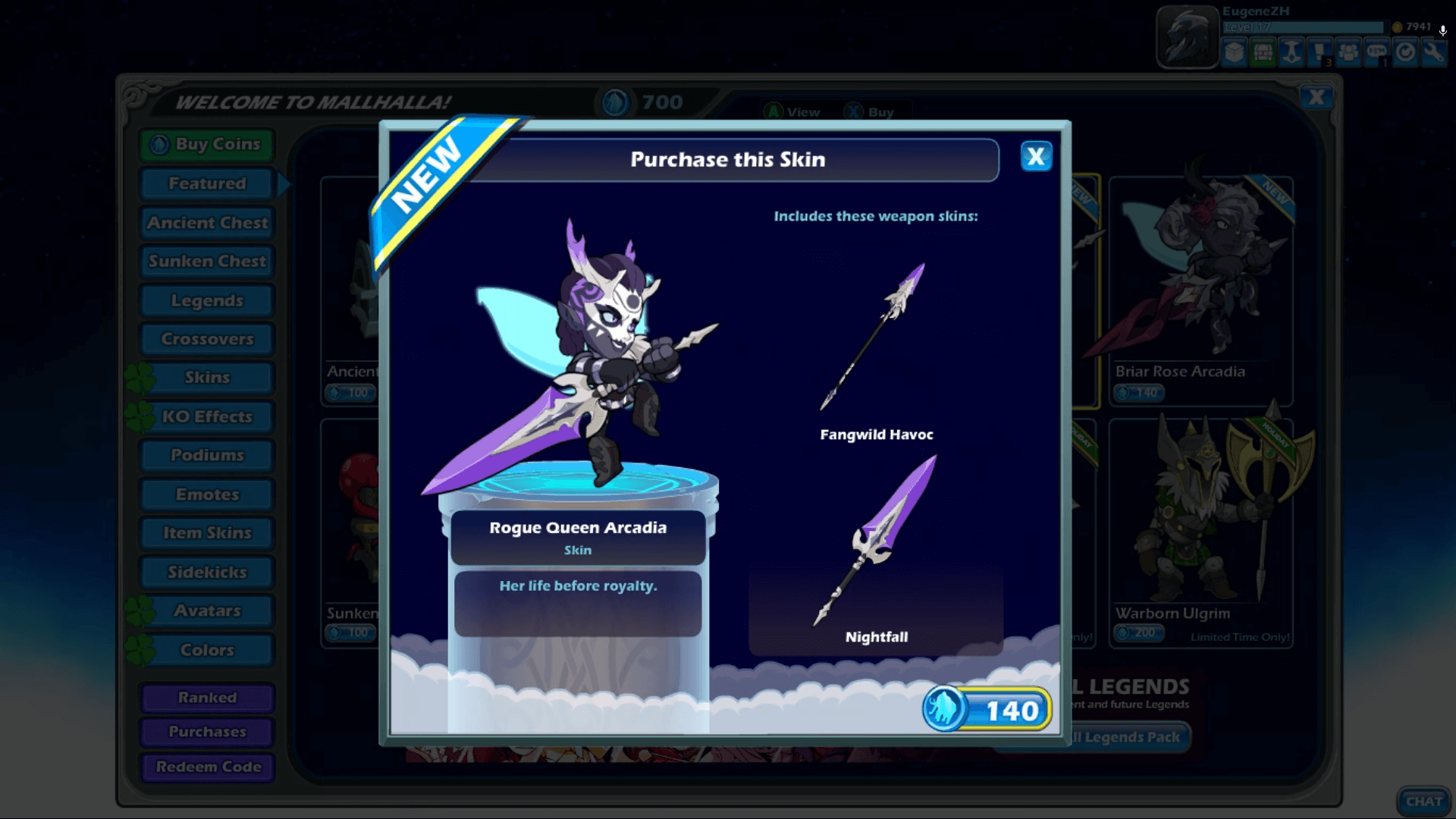Buy the skin for 140 Mammoth Coins
The width and height of the screenshot is (1456, 819).
coord(987,710)
